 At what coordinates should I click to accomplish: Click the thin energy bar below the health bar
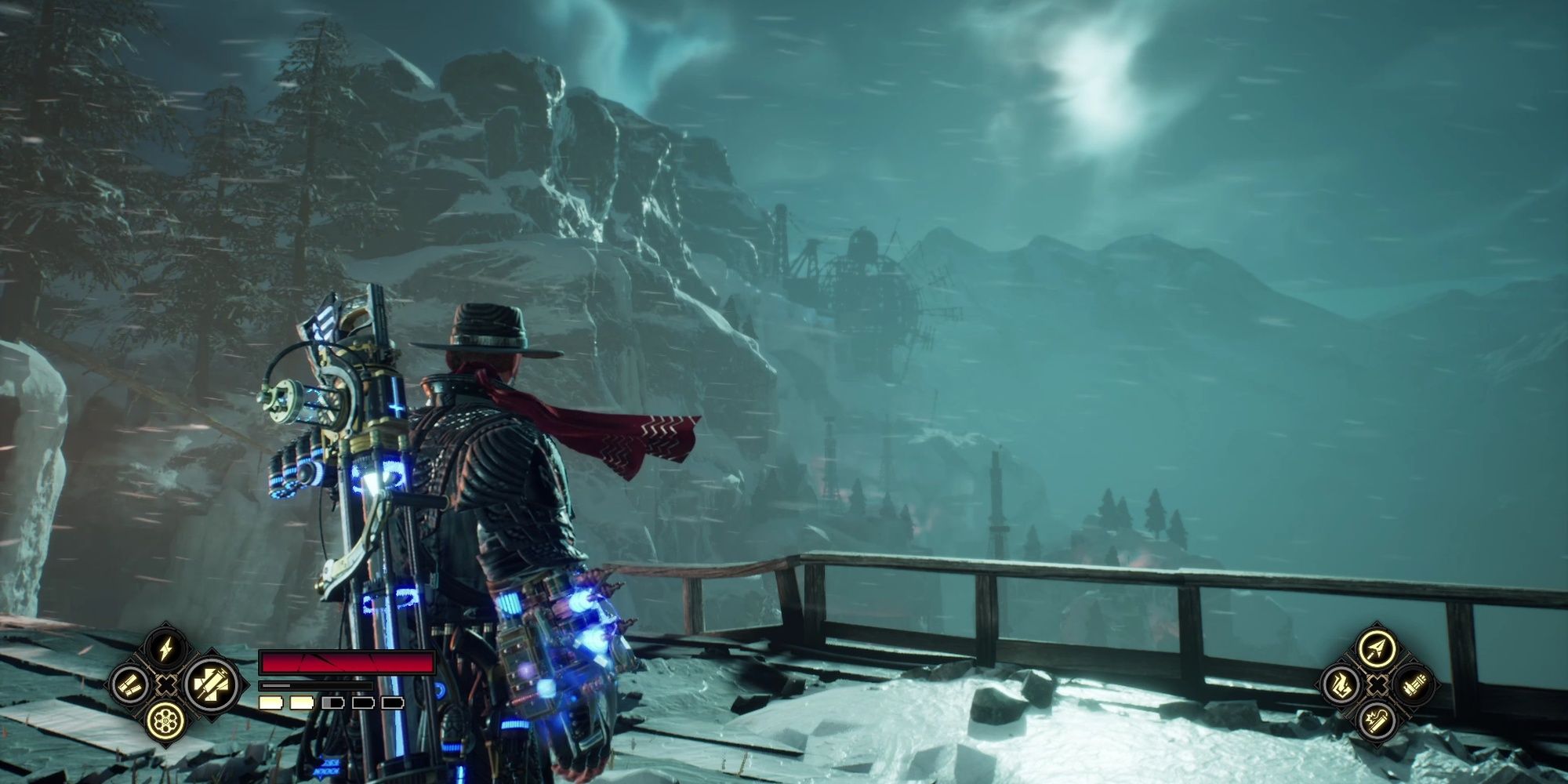point(317,686)
